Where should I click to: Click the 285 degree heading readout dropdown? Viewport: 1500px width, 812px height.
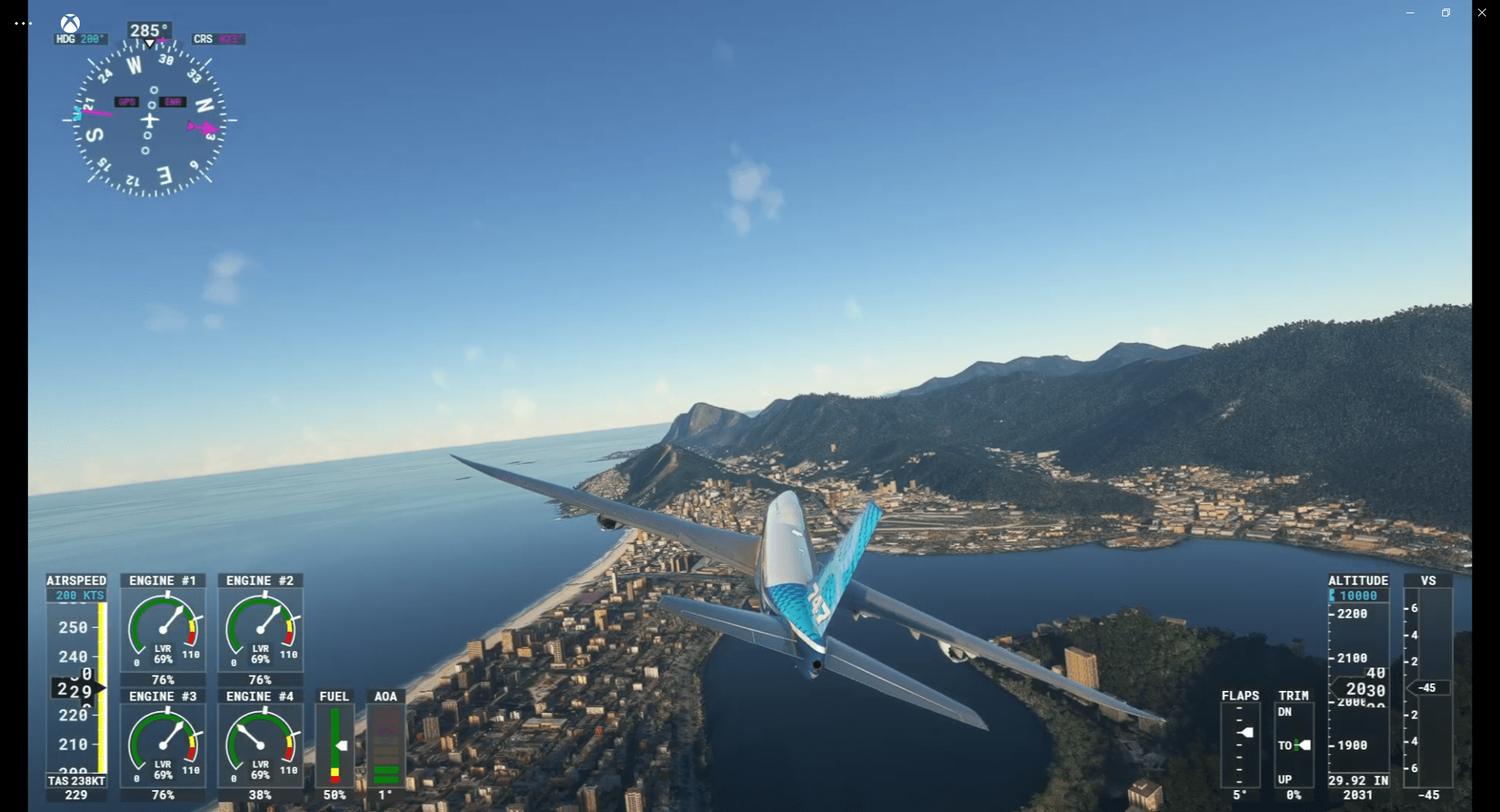148,30
